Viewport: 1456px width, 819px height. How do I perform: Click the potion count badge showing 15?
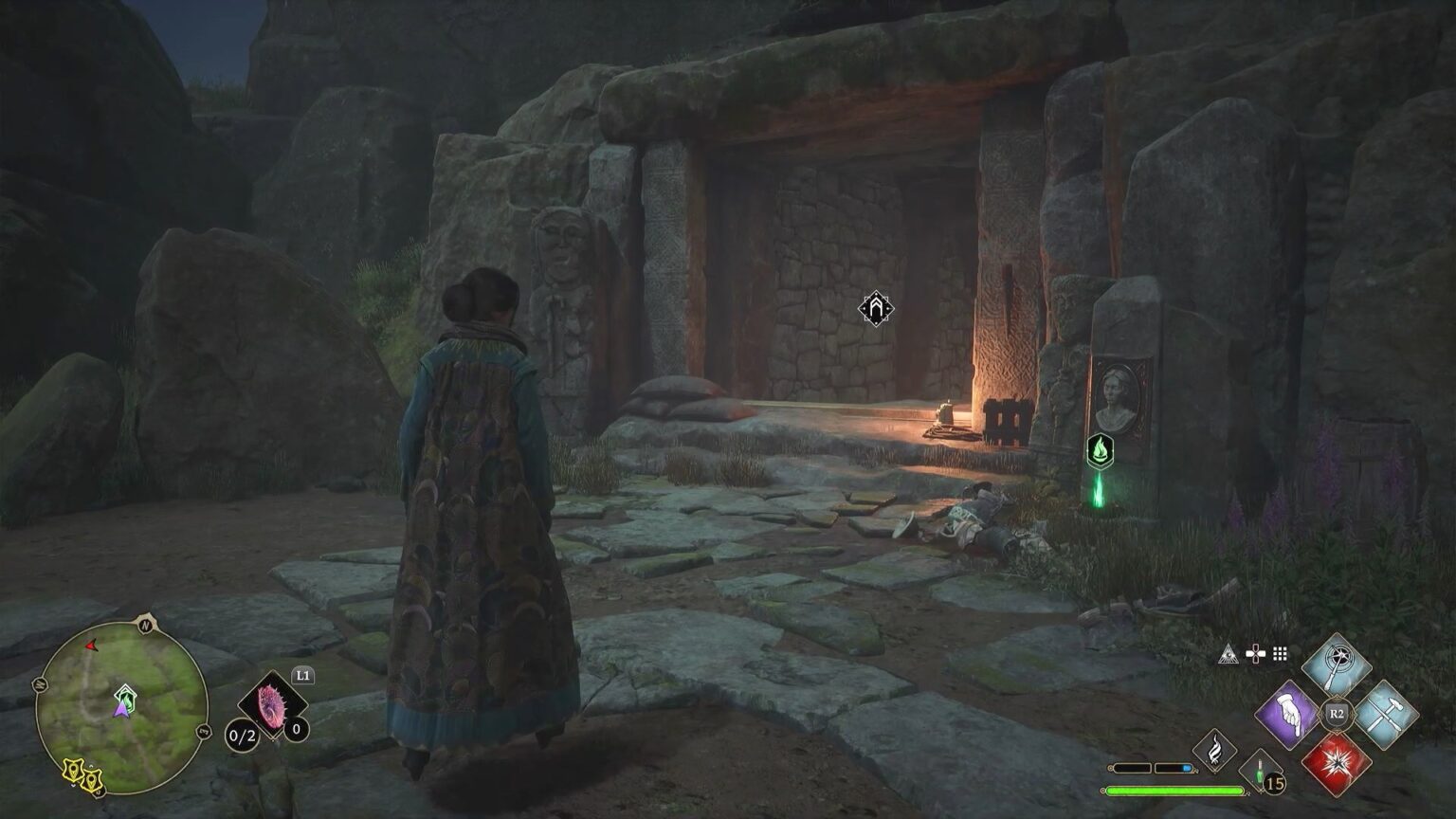[1274, 782]
